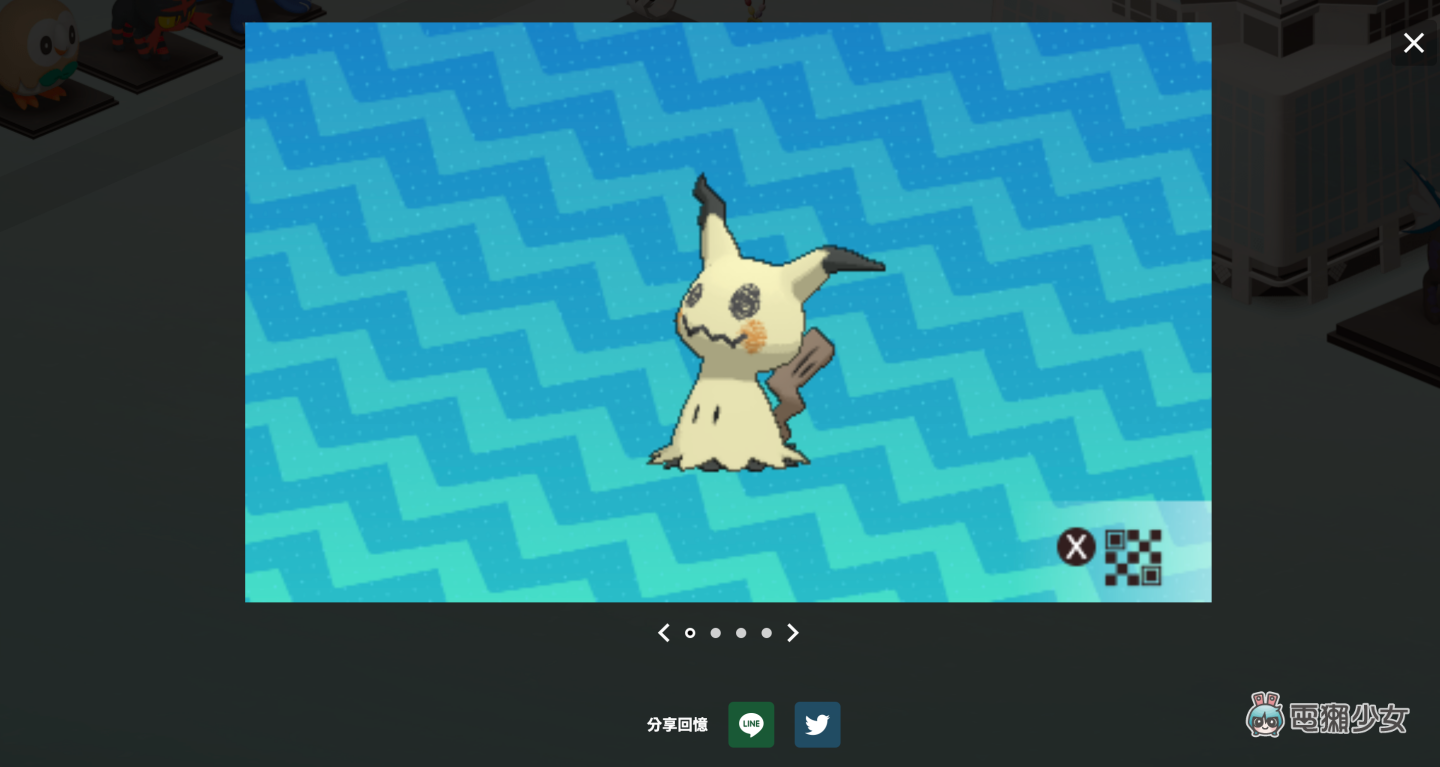1440x767 pixels.
Task: Click the 分享回憶 share label
Action: click(x=677, y=725)
